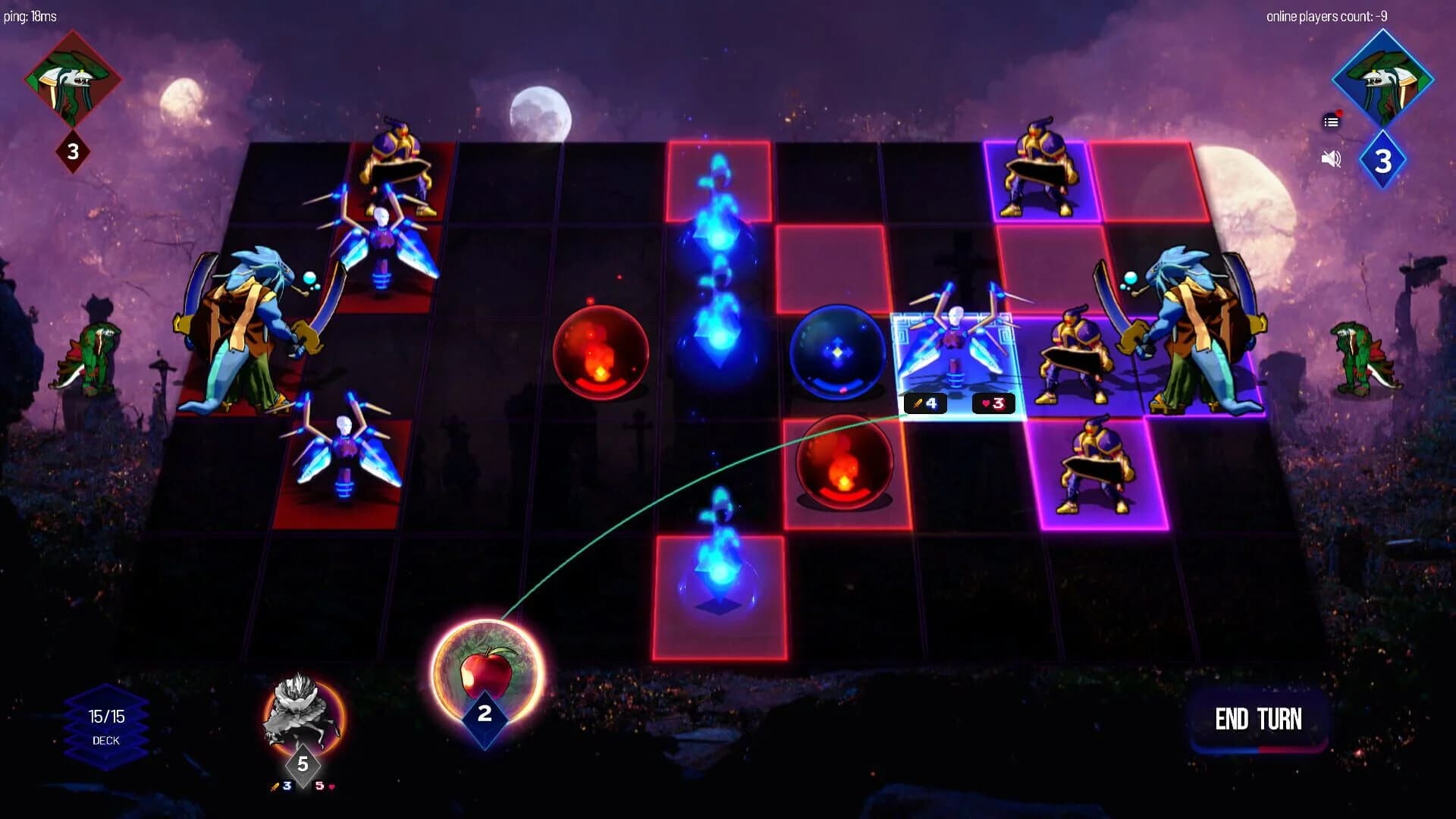Image resolution: width=1456 pixels, height=819 pixels.
Task: Unmute the game sound
Action: (x=1329, y=158)
